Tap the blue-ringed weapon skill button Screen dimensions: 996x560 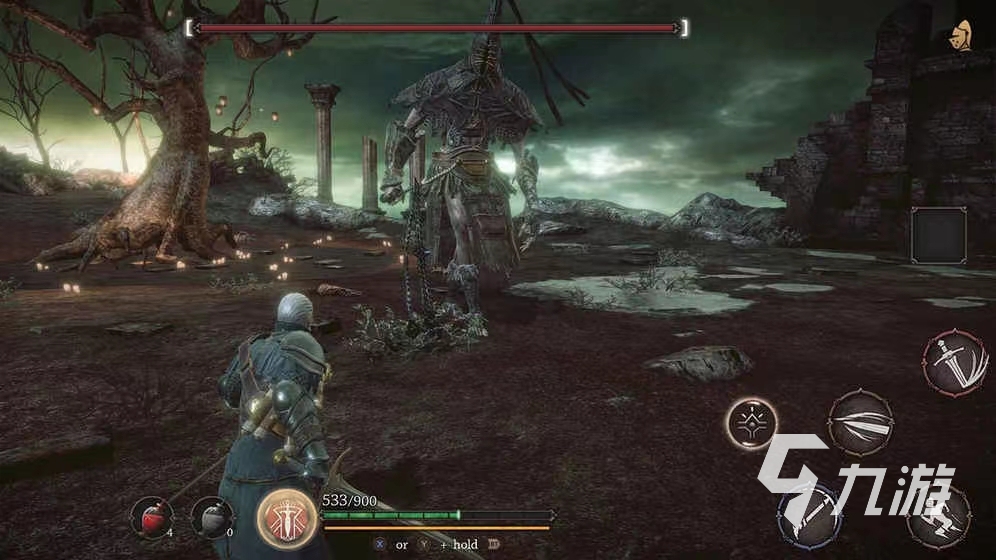[810, 515]
